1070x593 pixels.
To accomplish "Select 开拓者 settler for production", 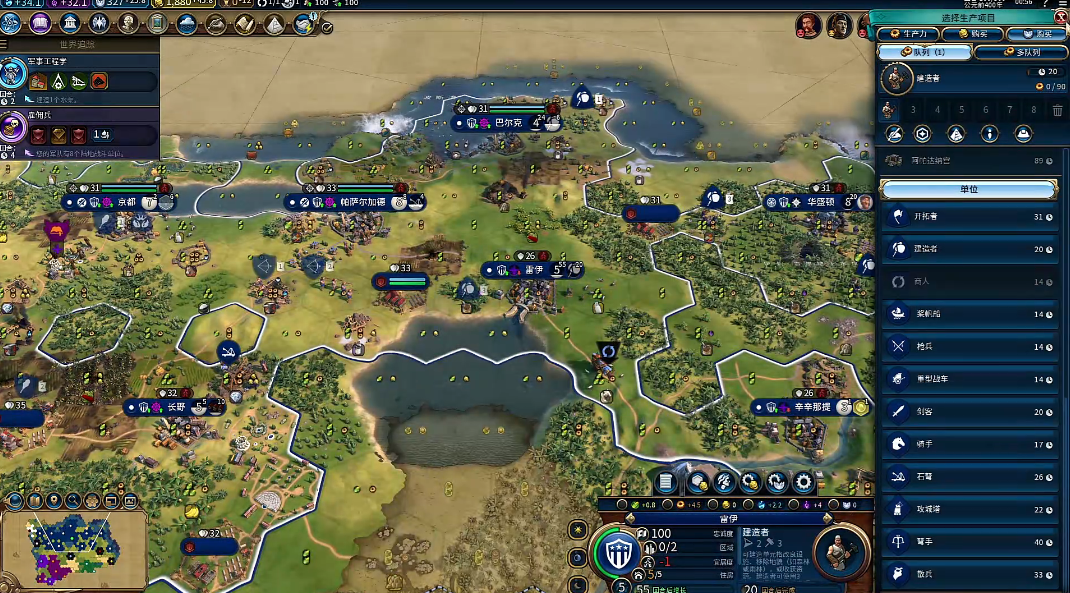I will point(968,217).
